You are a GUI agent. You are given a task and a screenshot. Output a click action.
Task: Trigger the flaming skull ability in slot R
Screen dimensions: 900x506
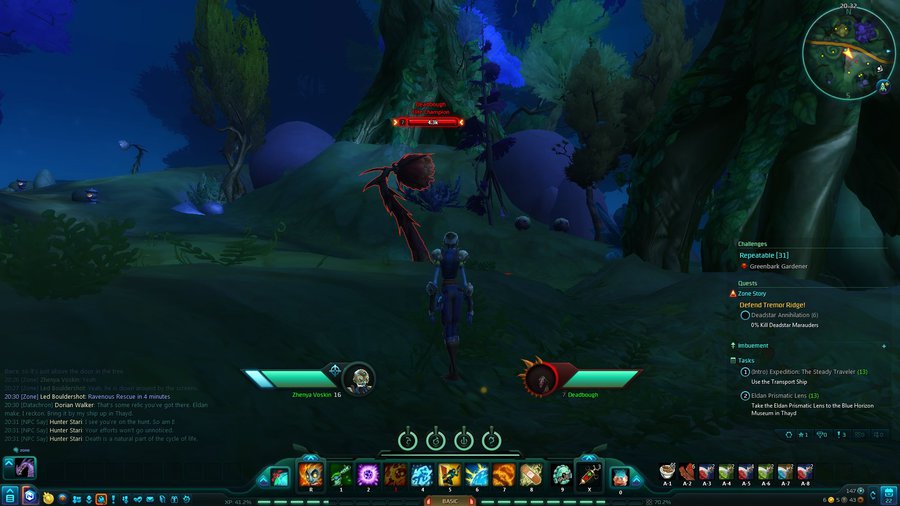pos(310,475)
